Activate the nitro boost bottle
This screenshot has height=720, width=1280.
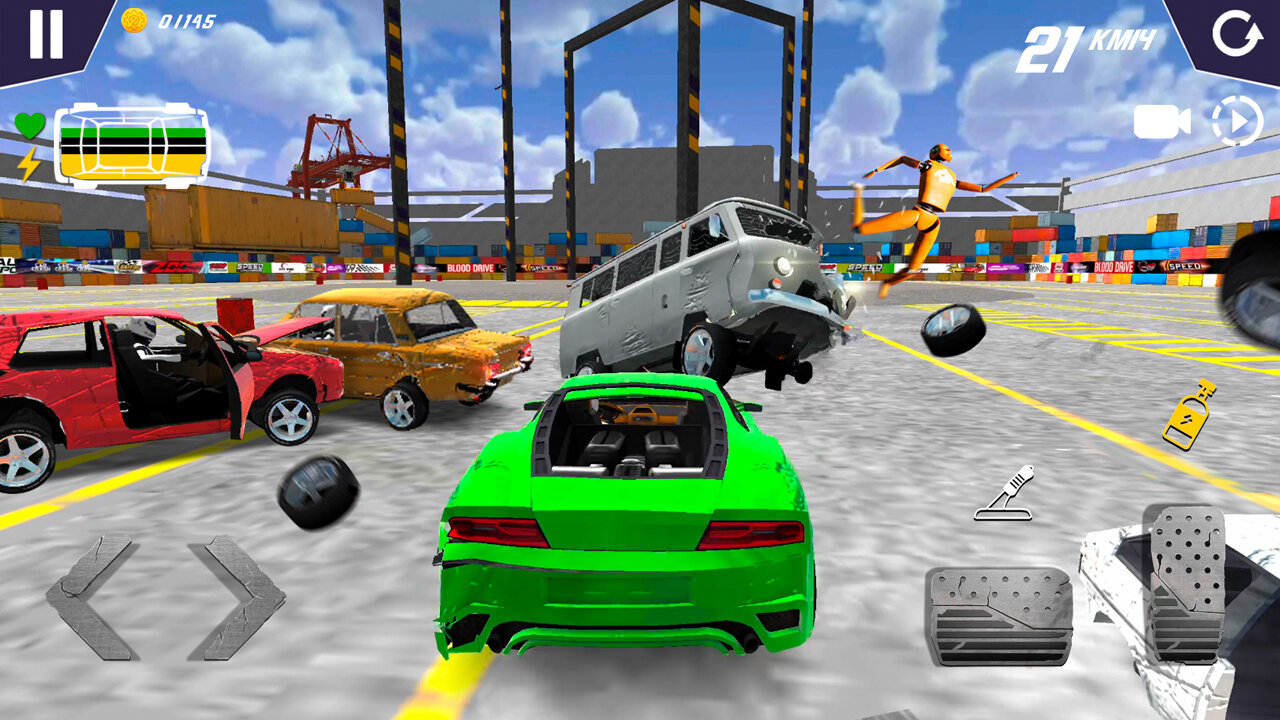(x=1189, y=414)
